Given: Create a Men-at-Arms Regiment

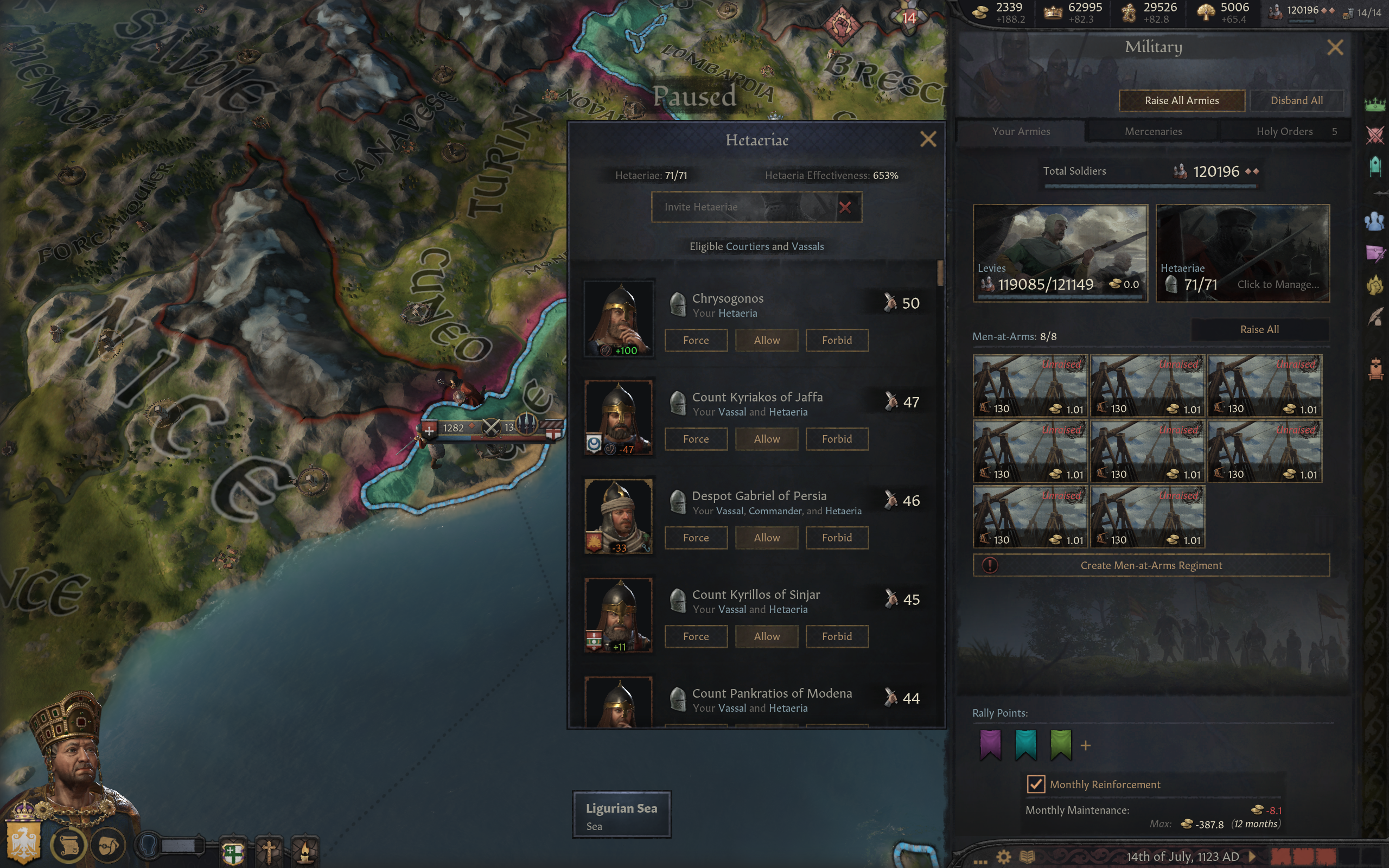Looking at the screenshot, I should coord(1151,565).
